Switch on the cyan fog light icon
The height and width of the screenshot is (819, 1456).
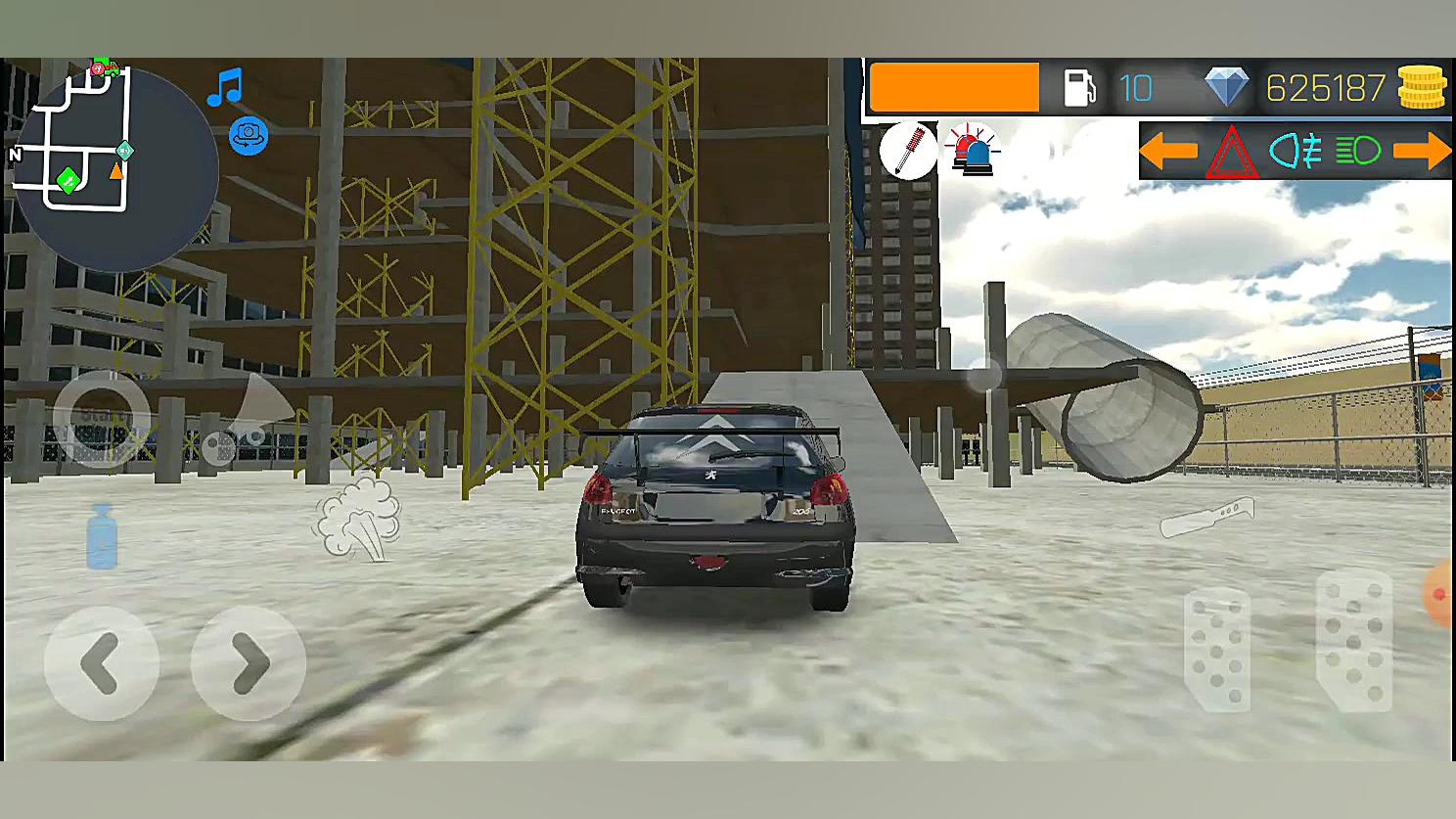tap(1295, 151)
